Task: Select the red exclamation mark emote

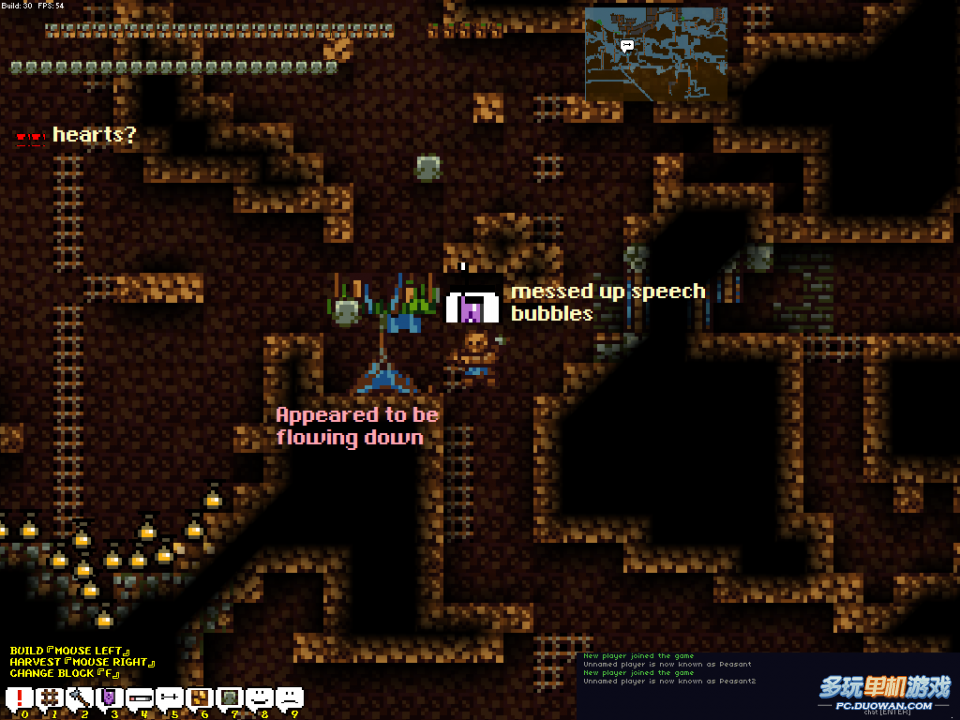Action: click(21, 698)
